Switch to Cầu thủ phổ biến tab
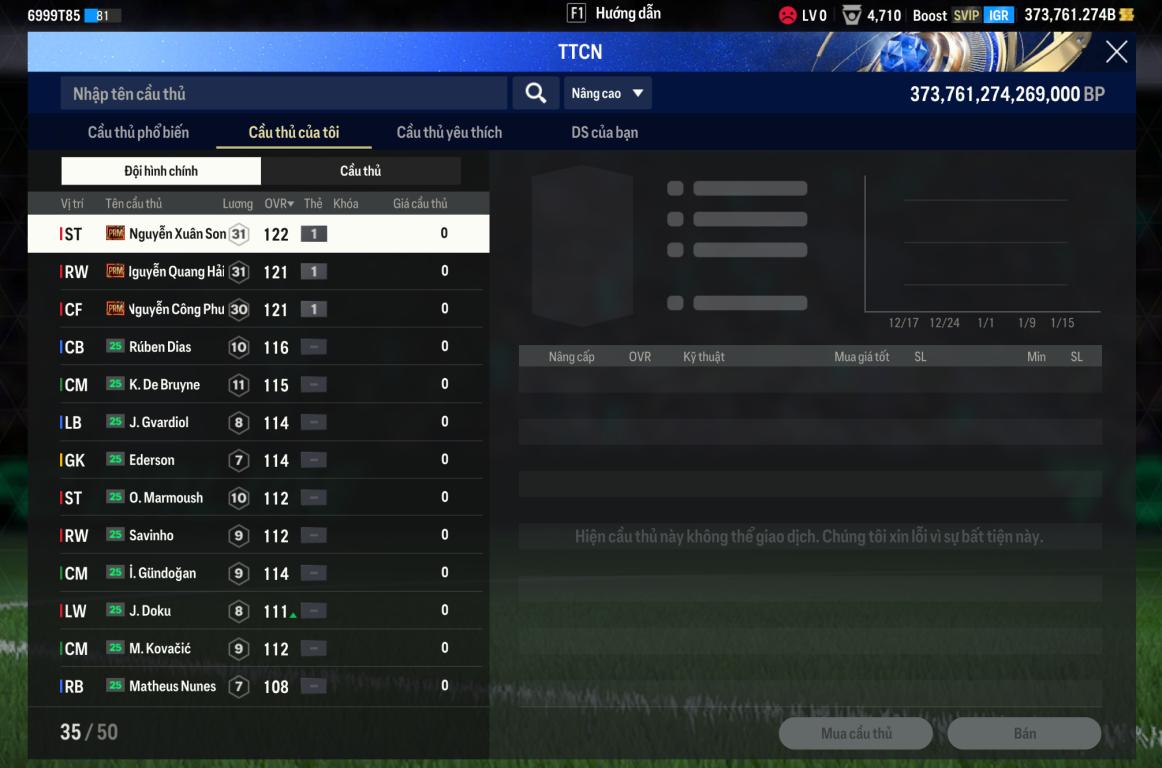 [x=138, y=132]
